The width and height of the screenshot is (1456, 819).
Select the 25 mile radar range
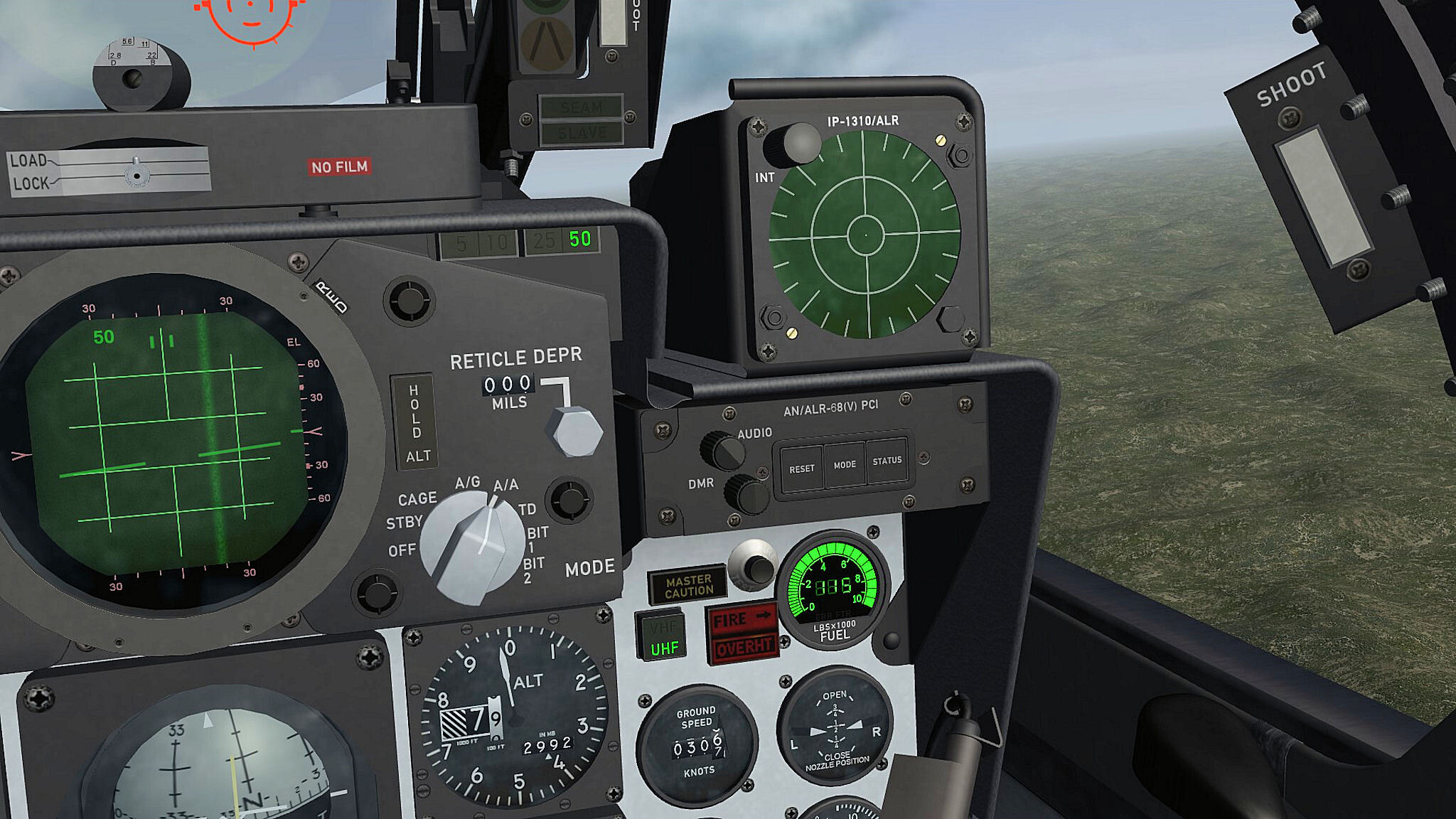[544, 241]
